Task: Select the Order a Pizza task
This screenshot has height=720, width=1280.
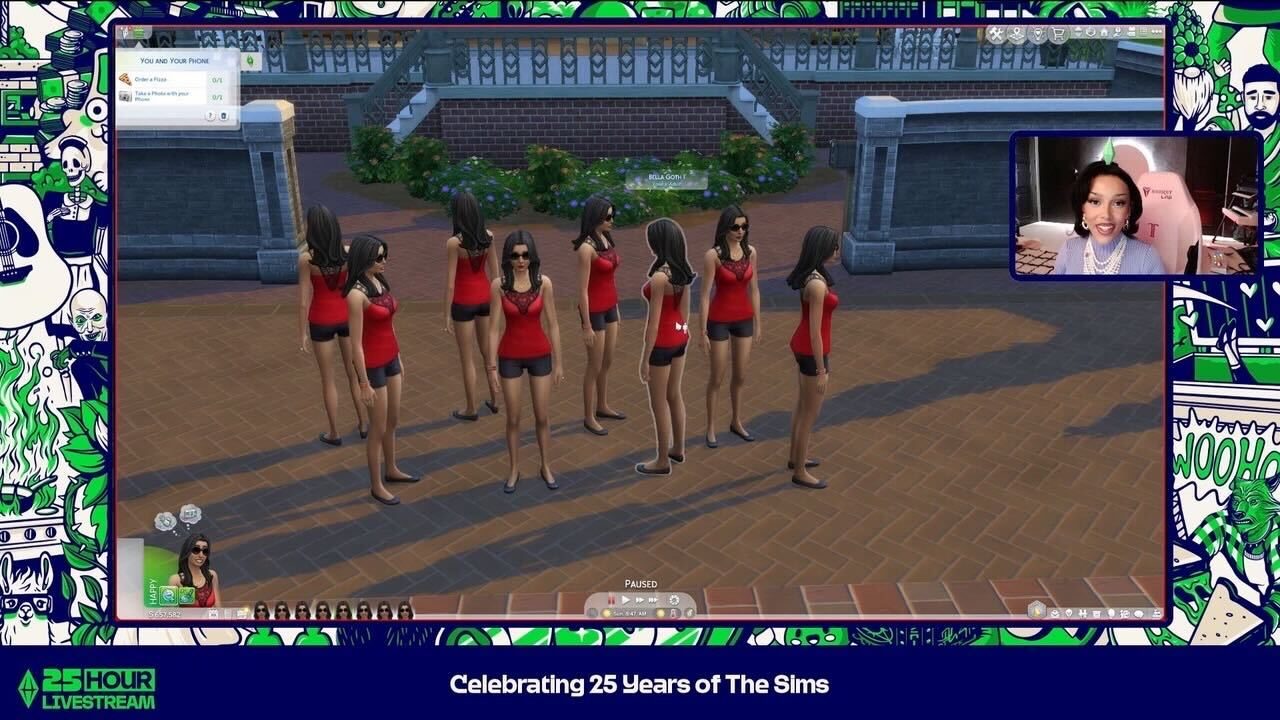Action: point(165,79)
